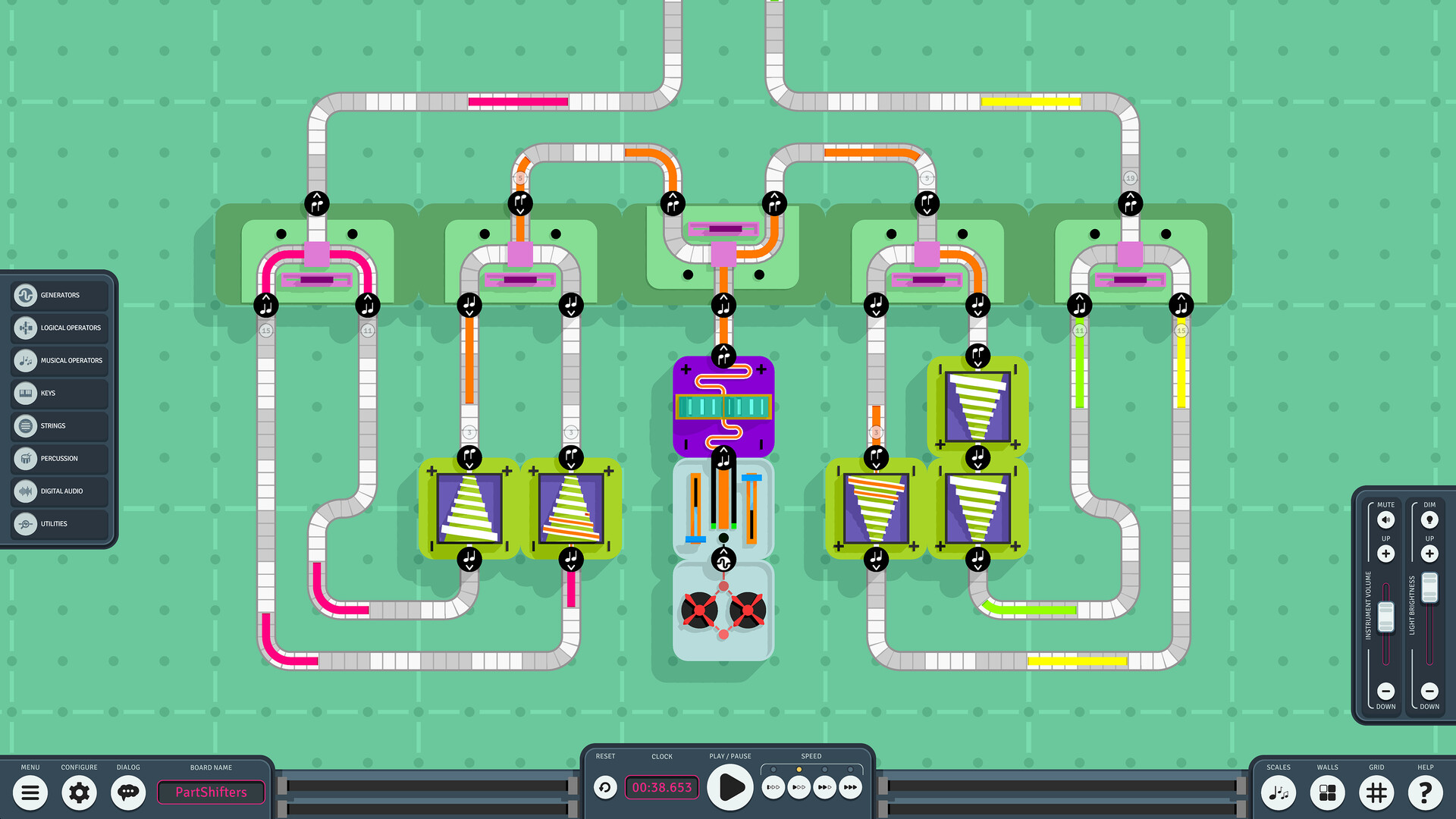Viewport: 1456px width, 819px height.
Task: Open the Scales tool
Action: 1278,792
